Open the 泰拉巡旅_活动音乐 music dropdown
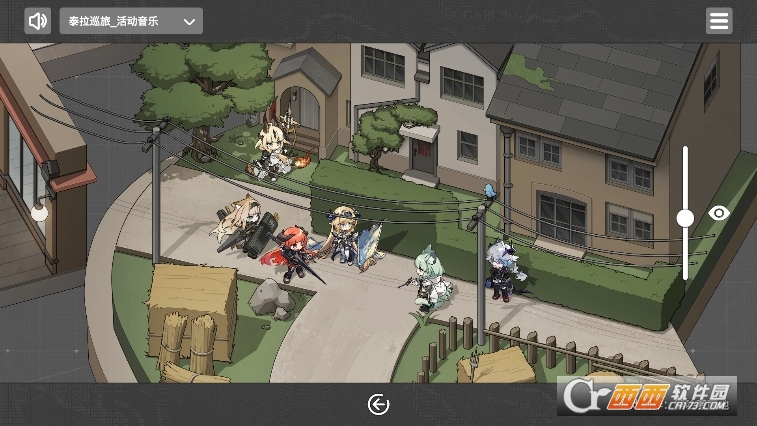Viewport: 757px width, 426px height. tap(131, 21)
